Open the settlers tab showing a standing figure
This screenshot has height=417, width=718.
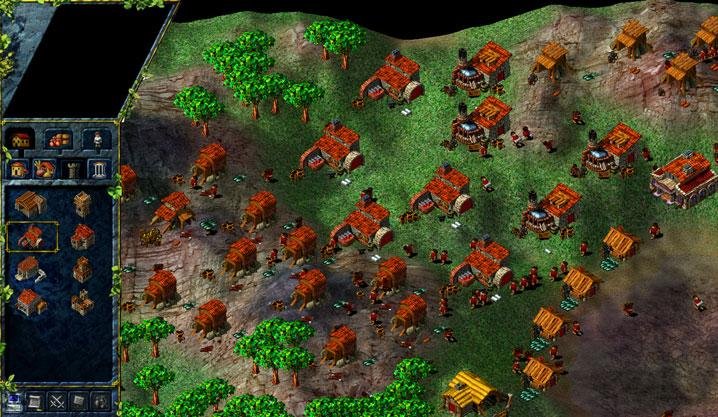pos(96,139)
